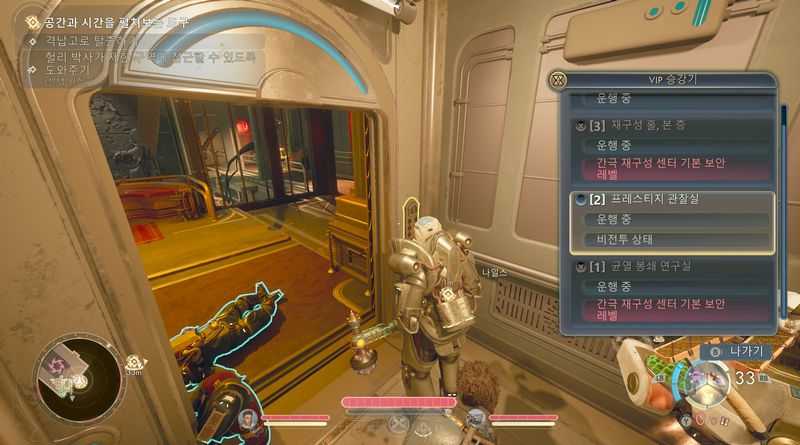Viewport: 800px width, 445px height.
Task: Click the 33m objective distance marker
Action: (135, 364)
